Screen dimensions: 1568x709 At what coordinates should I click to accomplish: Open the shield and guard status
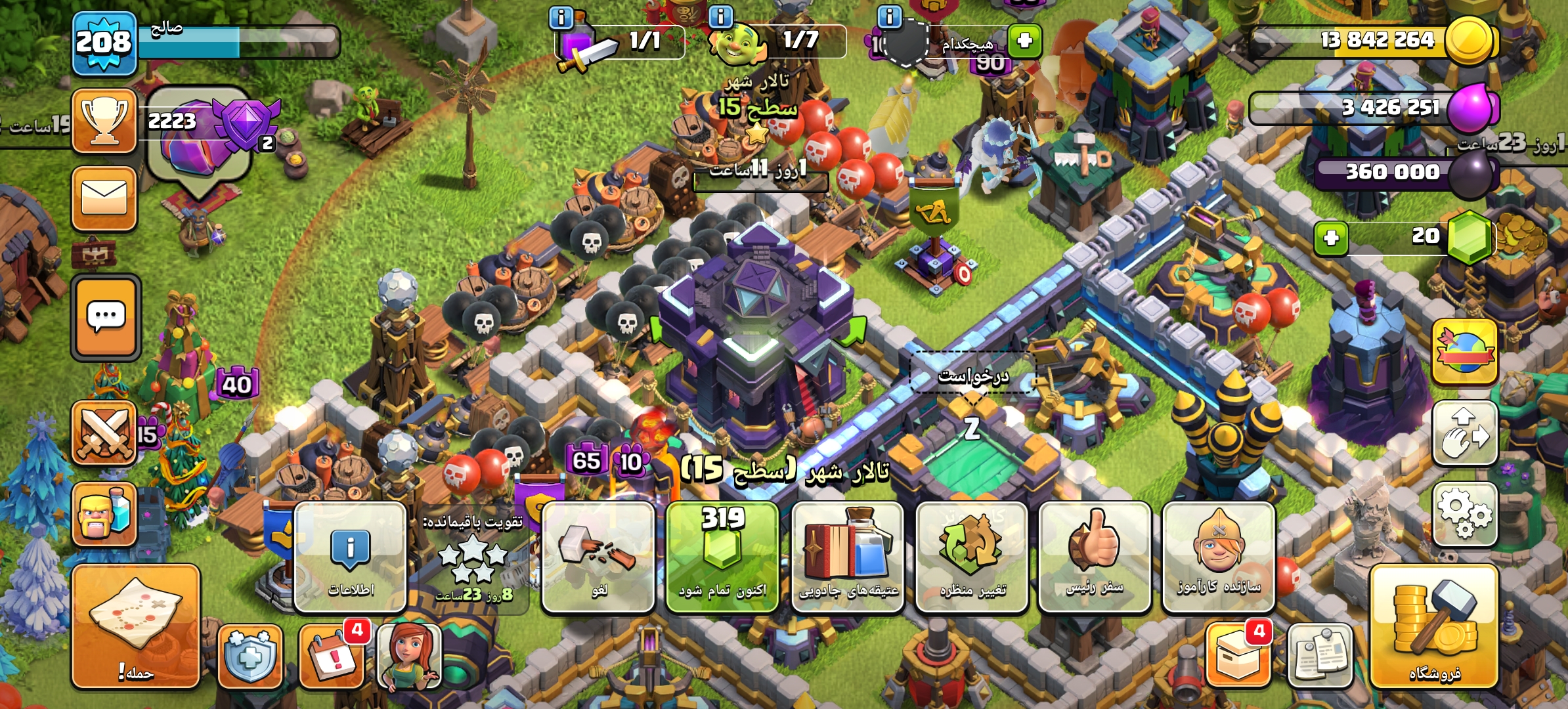click(250, 655)
